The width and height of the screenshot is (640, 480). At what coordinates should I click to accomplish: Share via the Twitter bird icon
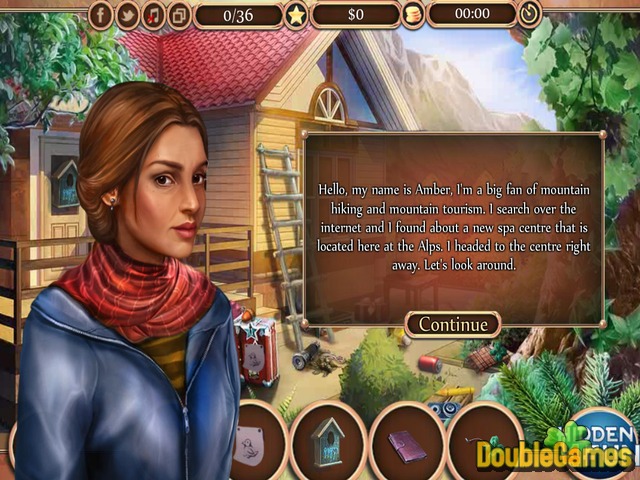pyautogui.click(x=127, y=15)
